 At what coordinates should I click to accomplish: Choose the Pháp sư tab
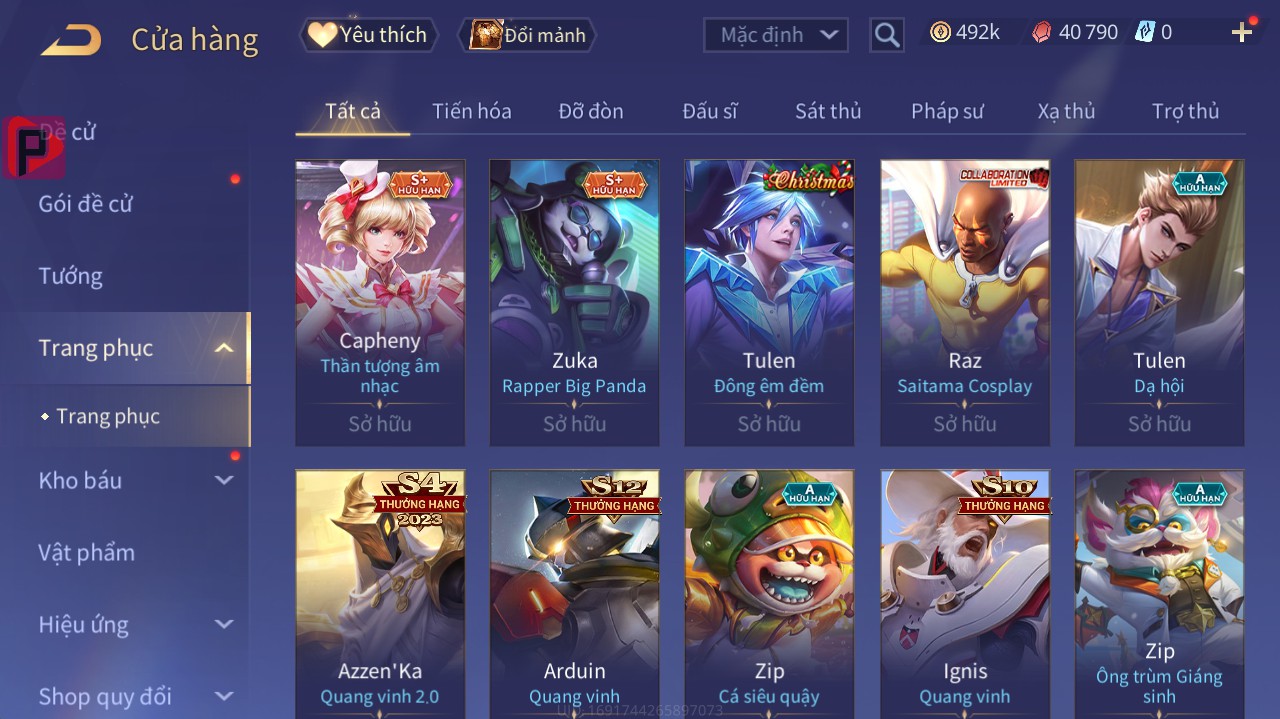947,111
